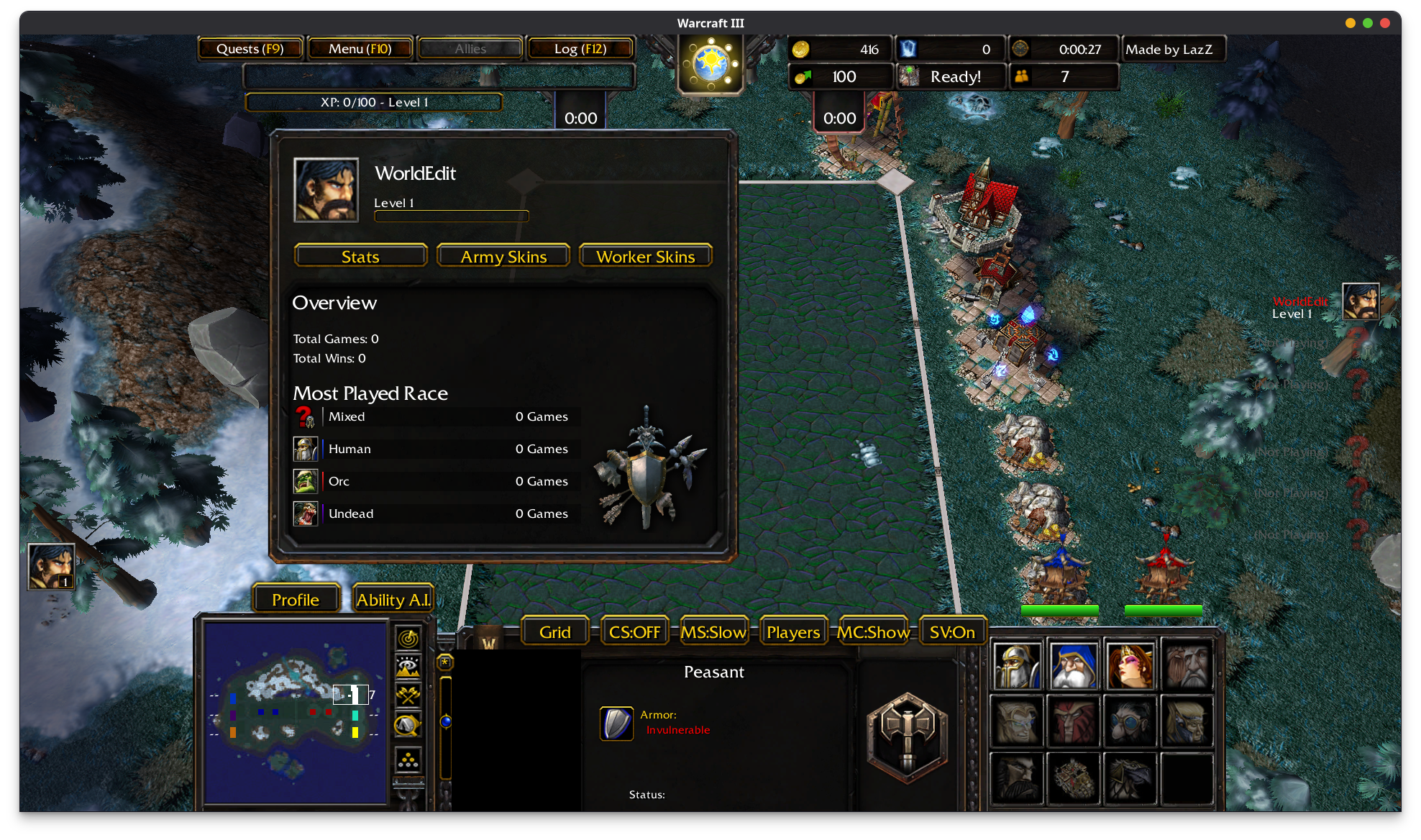The width and height of the screenshot is (1421, 840).
Task: Click the minimap
Action: (296, 712)
